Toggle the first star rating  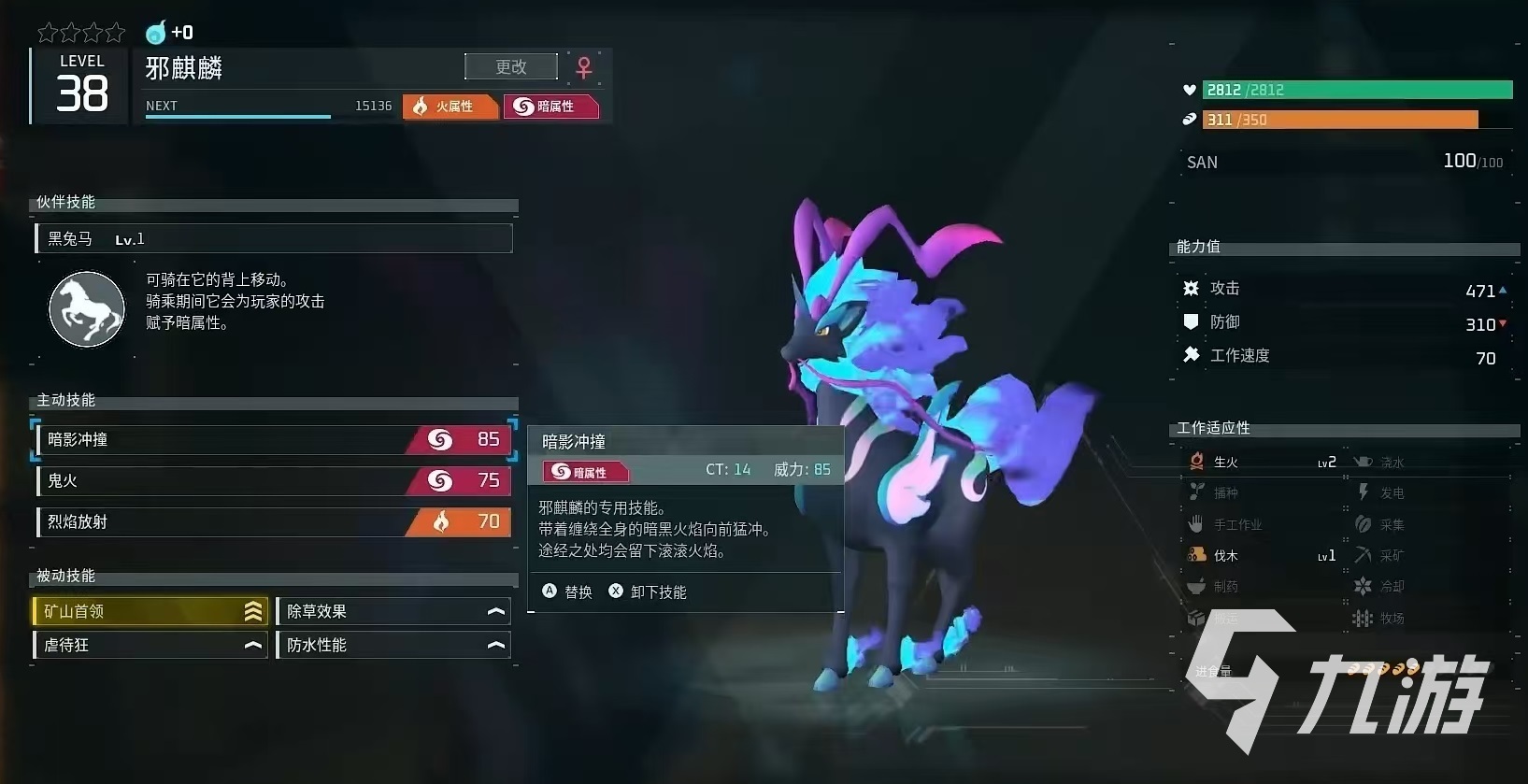pyautogui.click(x=47, y=31)
